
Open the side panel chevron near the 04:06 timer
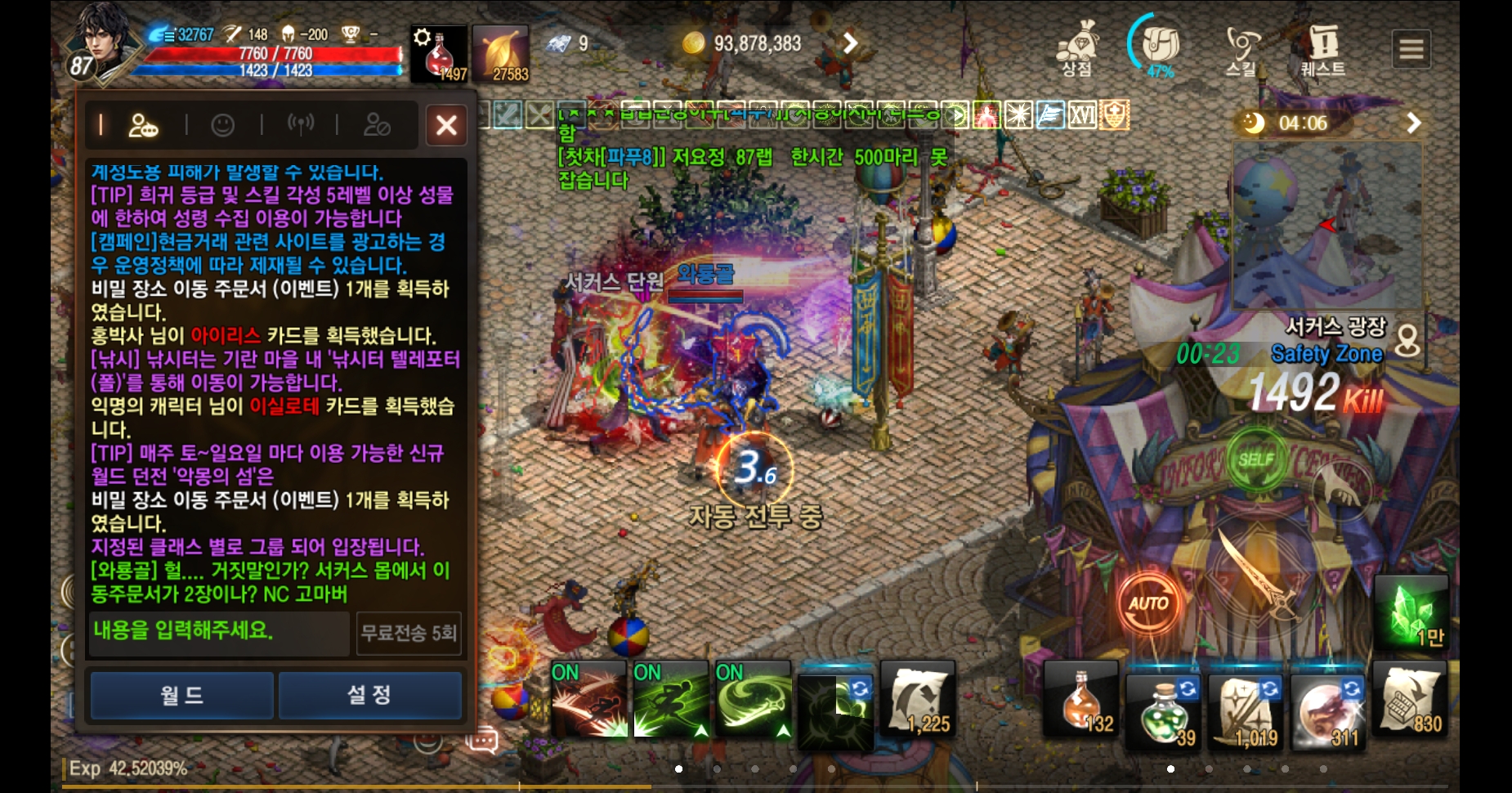click(1414, 123)
